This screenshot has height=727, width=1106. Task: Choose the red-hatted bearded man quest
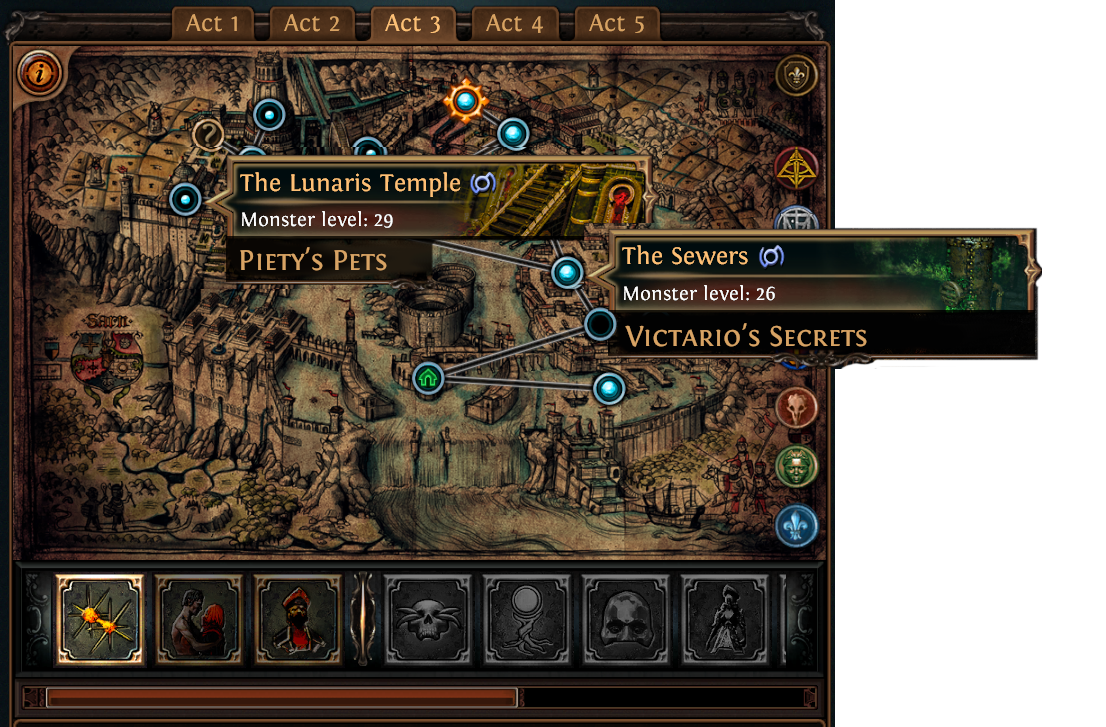297,620
